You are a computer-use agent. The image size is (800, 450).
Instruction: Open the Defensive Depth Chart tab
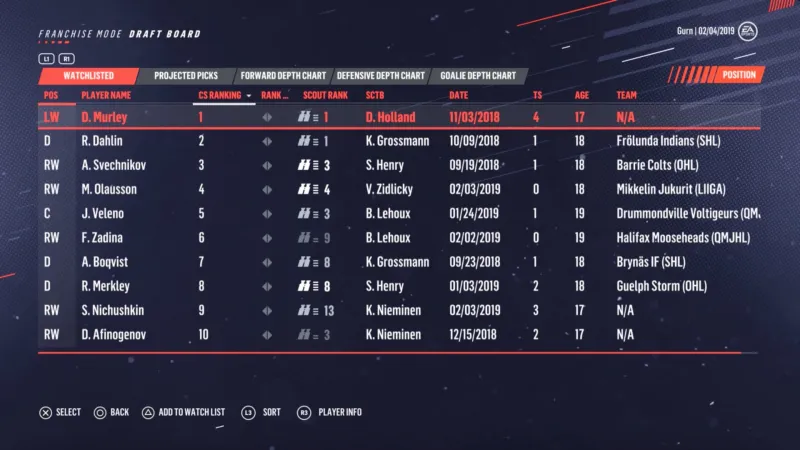pos(381,75)
